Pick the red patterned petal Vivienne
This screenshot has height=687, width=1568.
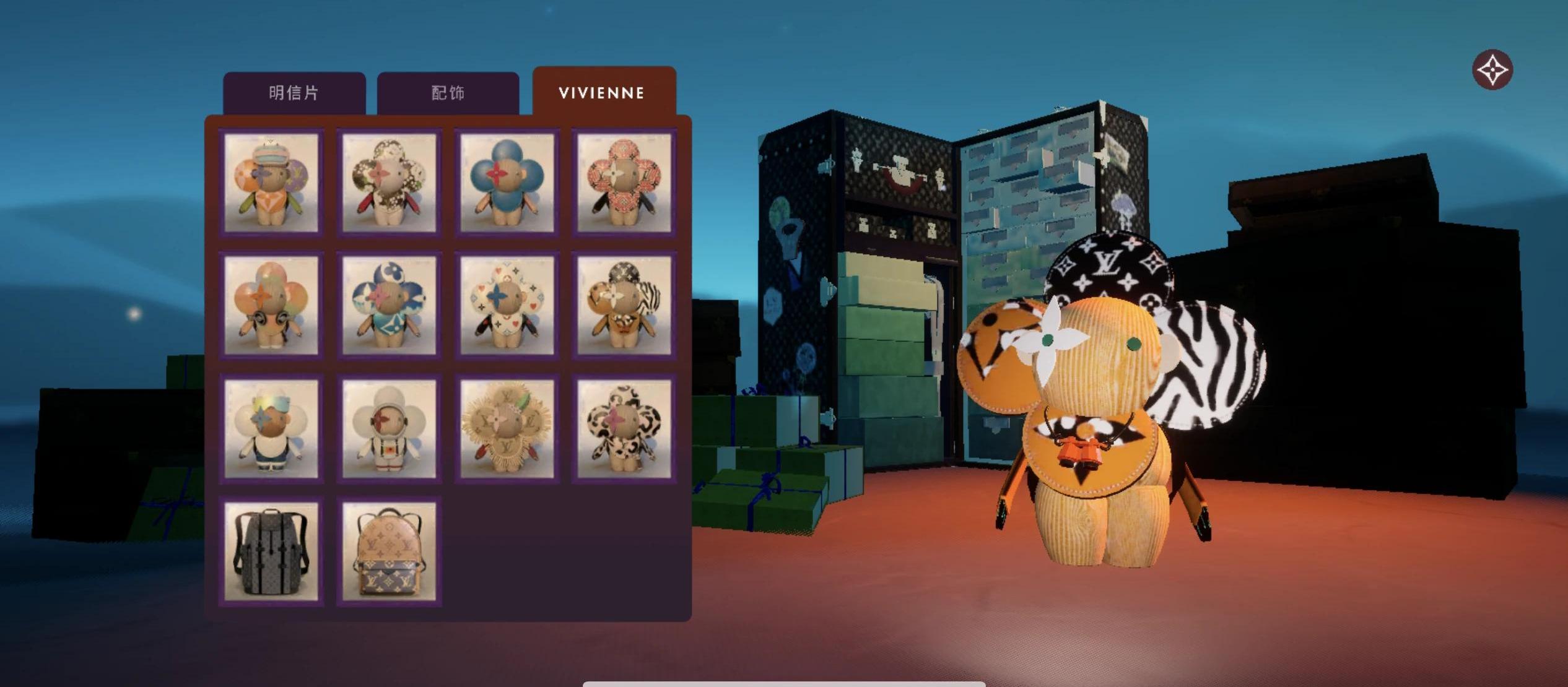624,183
